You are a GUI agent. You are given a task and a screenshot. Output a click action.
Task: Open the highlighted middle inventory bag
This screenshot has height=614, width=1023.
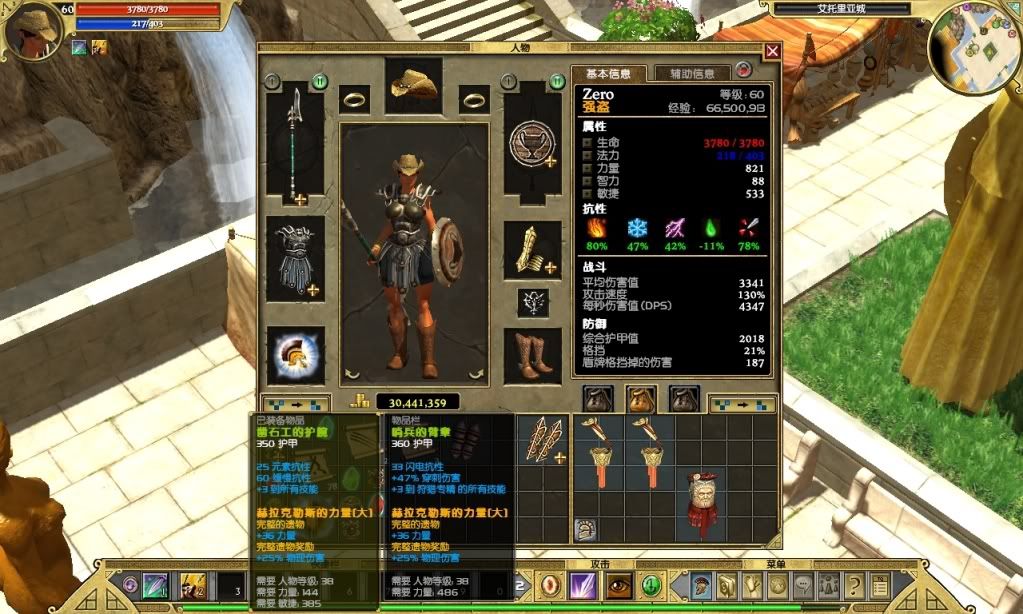(x=640, y=399)
